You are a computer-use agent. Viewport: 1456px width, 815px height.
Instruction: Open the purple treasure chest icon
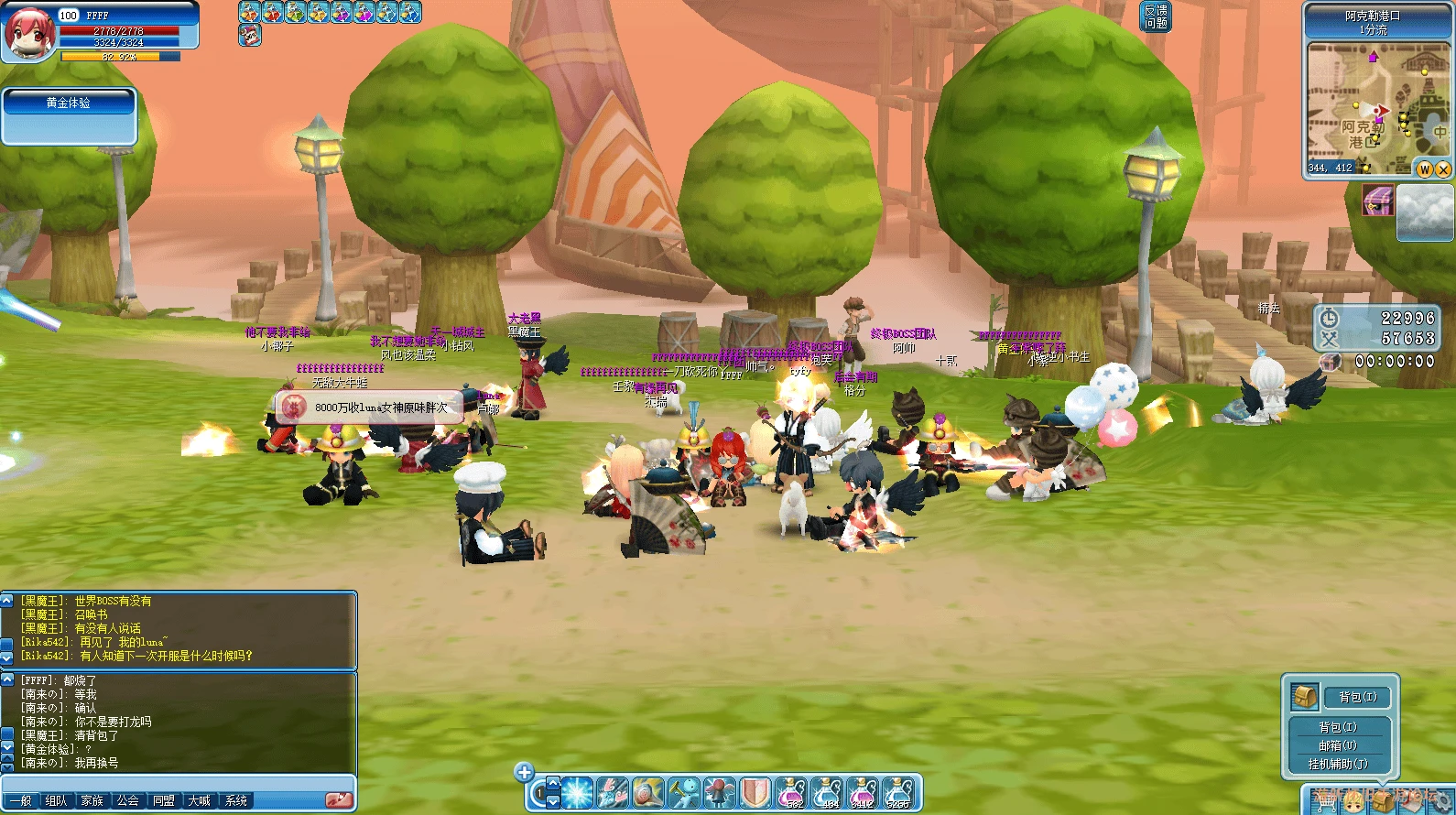[1377, 200]
